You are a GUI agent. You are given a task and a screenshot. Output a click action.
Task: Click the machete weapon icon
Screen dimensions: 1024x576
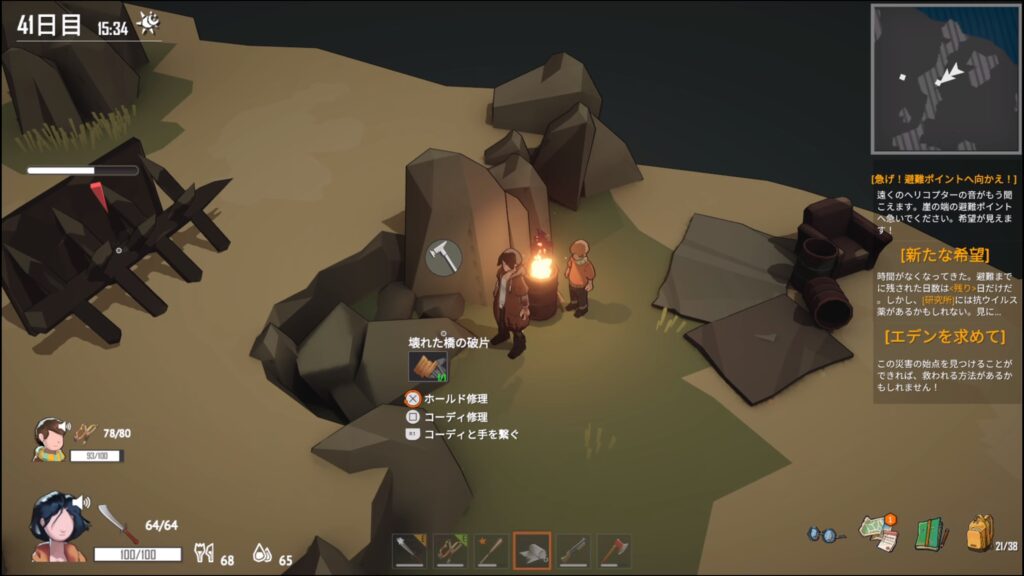[116, 523]
